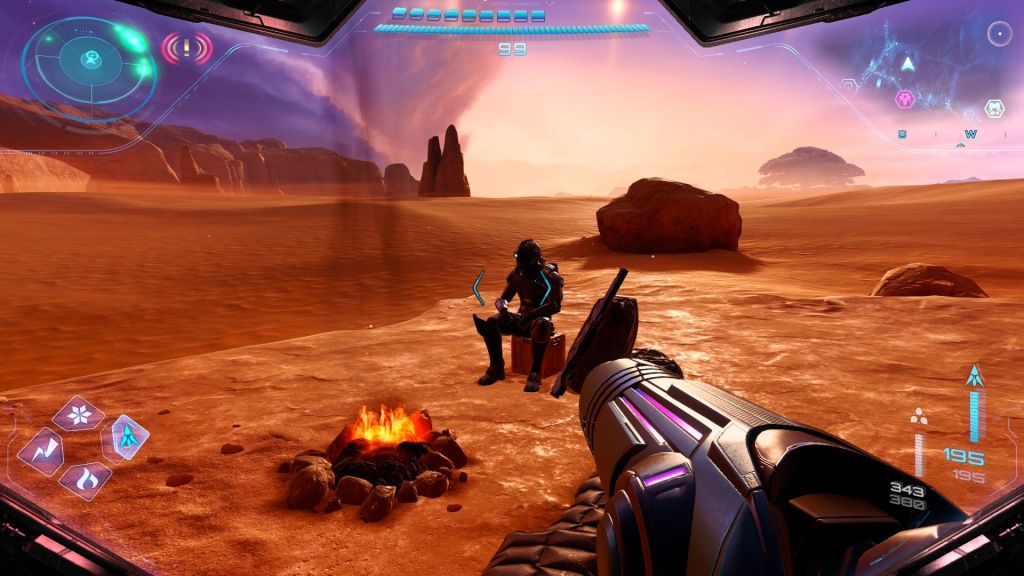Click the W compass heading marker
This screenshot has width=1024, height=576.
(971, 134)
